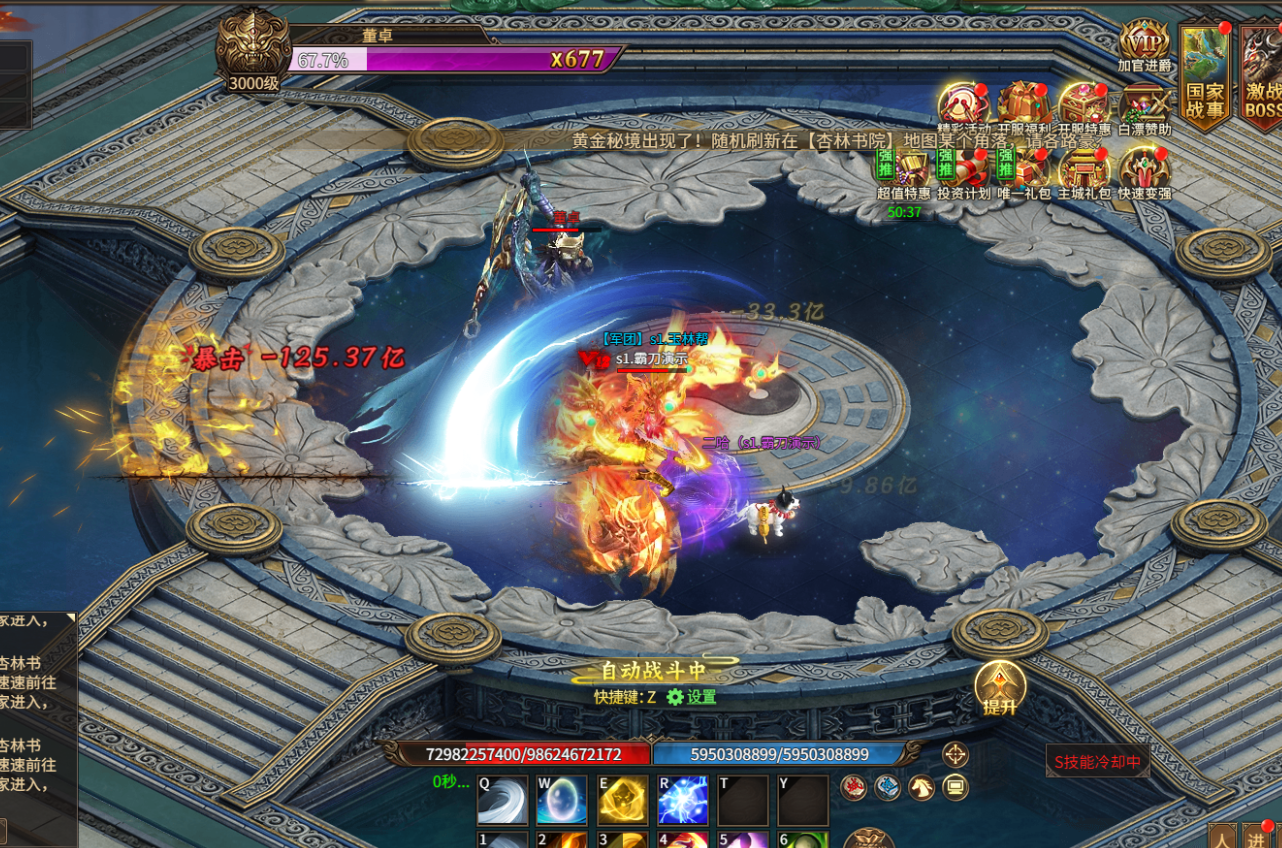Open the 开服特惠 red chest icon
Image resolution: width=1282 pixels, height=848 pixels.
pos(1083,105)
